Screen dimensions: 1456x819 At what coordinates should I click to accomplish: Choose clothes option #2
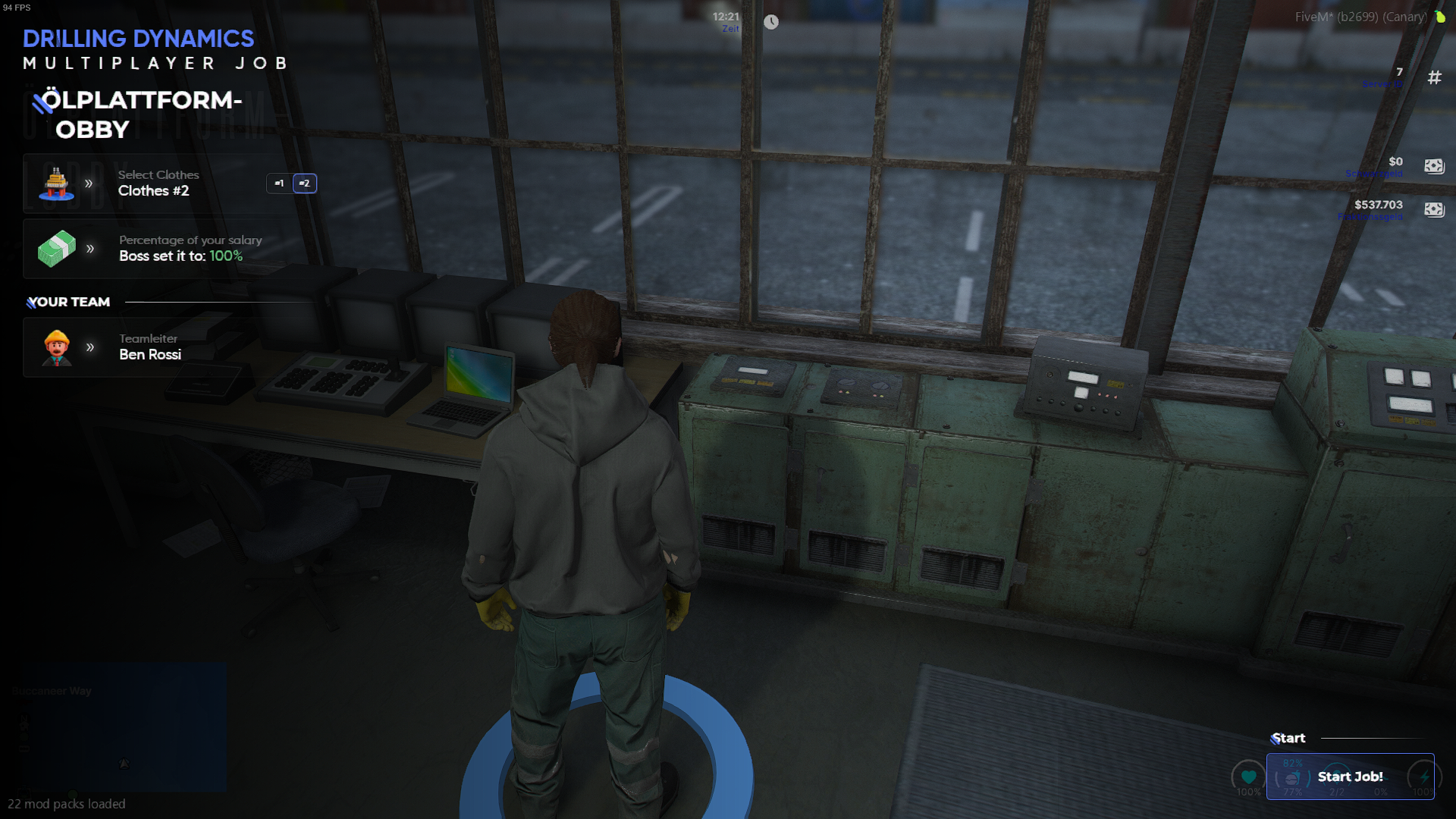[x=304, y=184]
